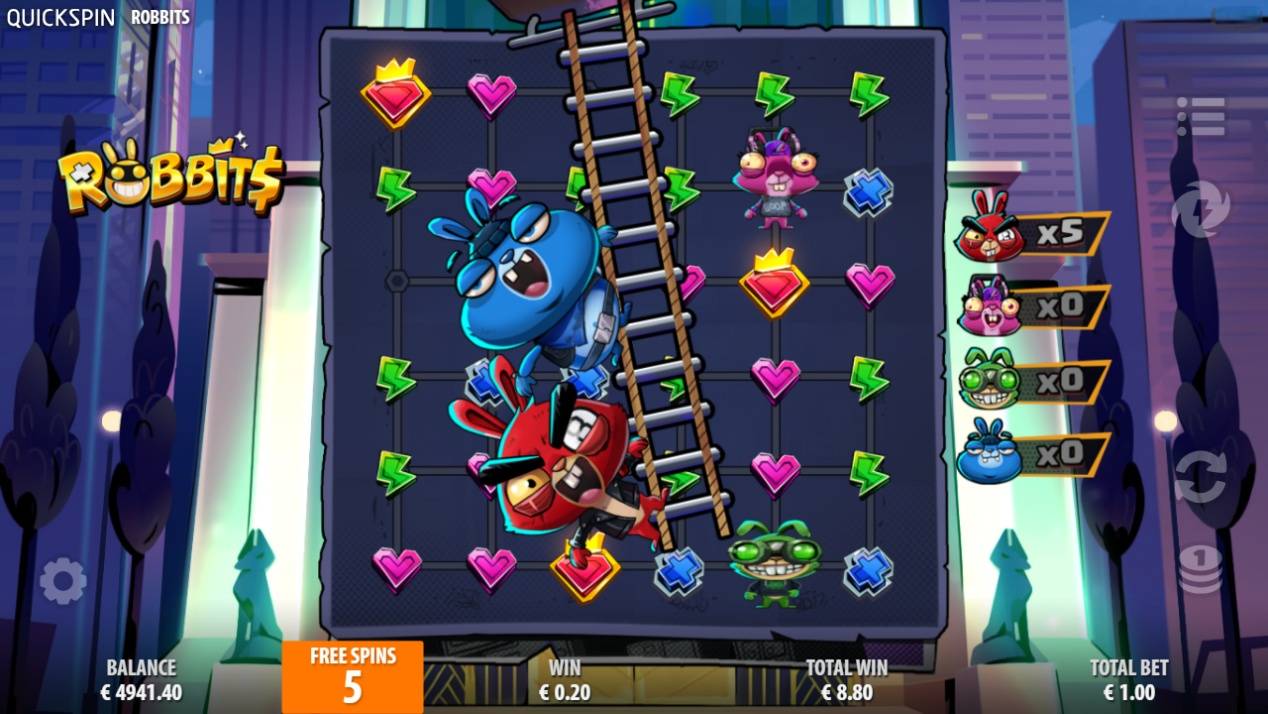Open the paytable list menu

pyautogui.click(x=1200, y=117)
